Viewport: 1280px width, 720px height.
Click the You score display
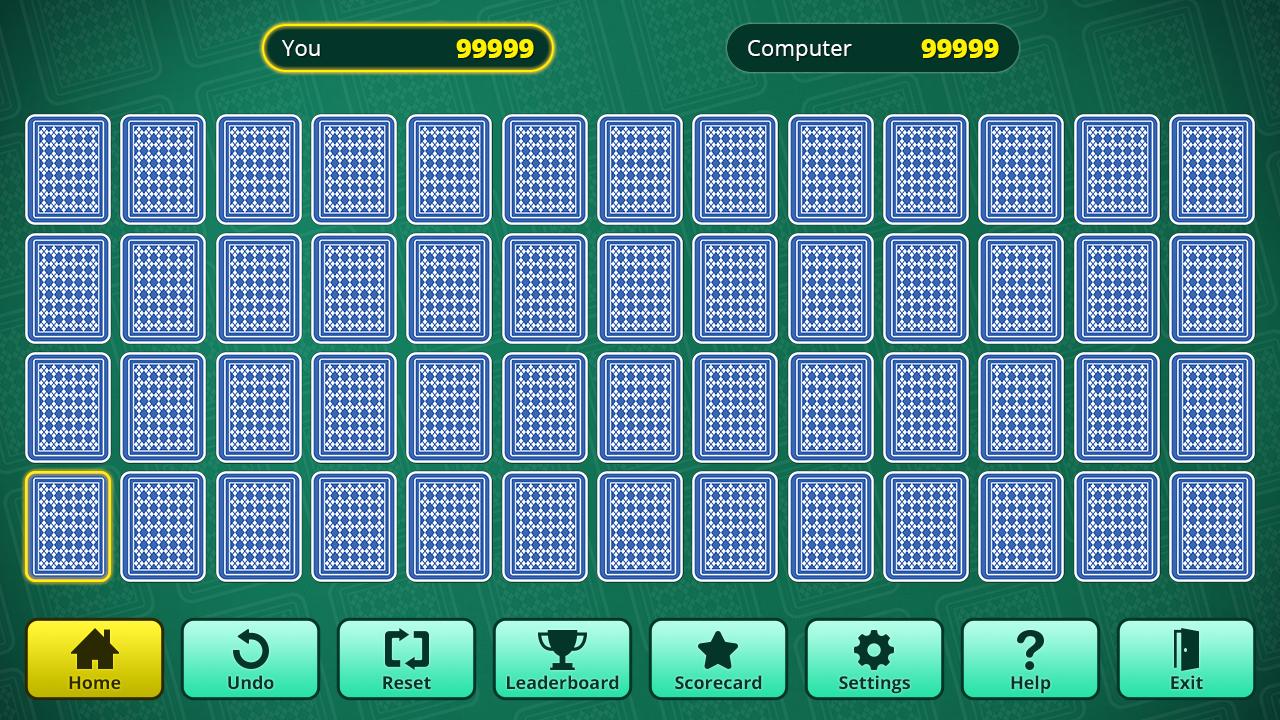[x=407, y=48]
